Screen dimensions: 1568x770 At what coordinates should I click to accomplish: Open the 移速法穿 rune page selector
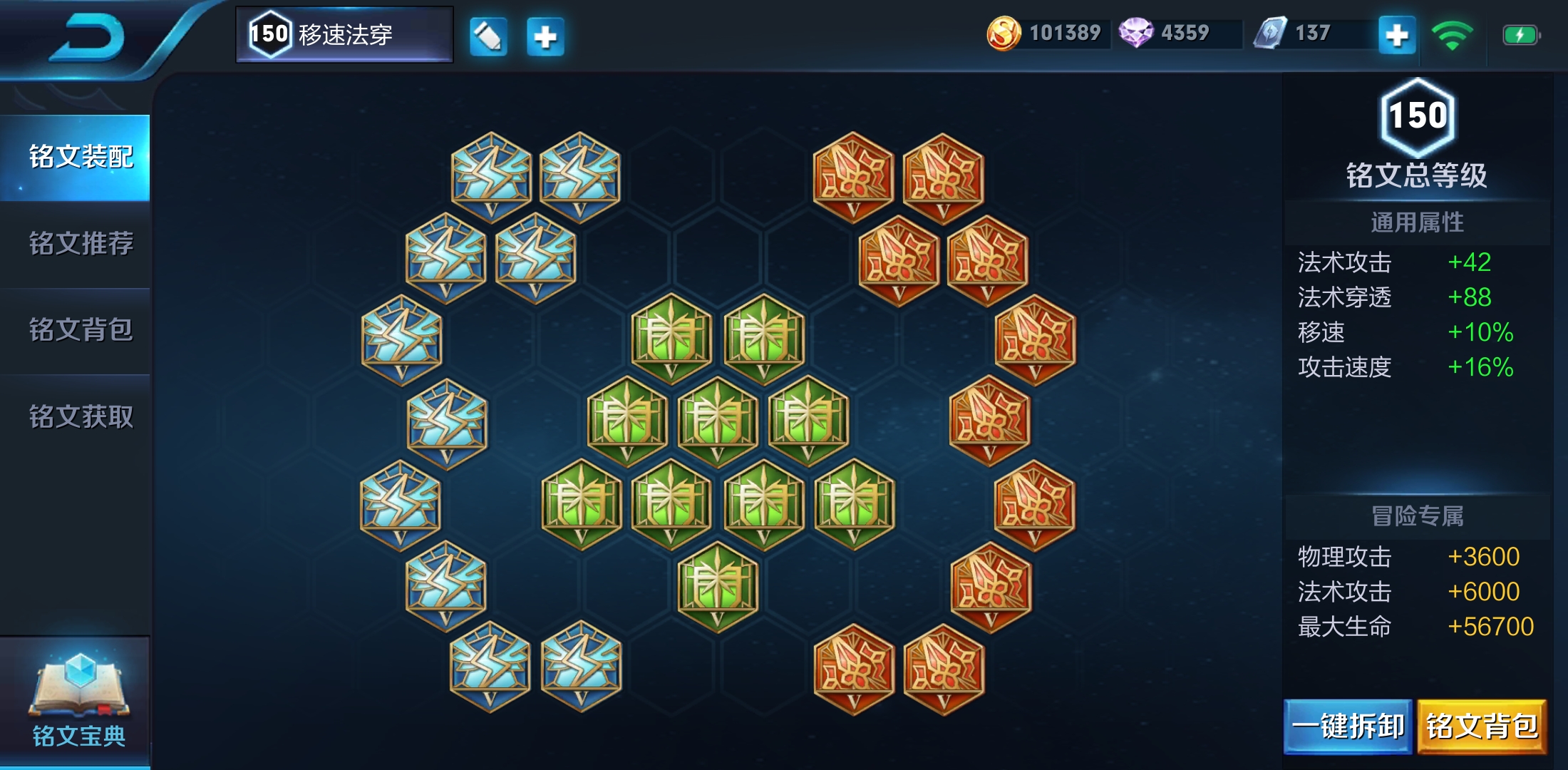pos(344,34)
